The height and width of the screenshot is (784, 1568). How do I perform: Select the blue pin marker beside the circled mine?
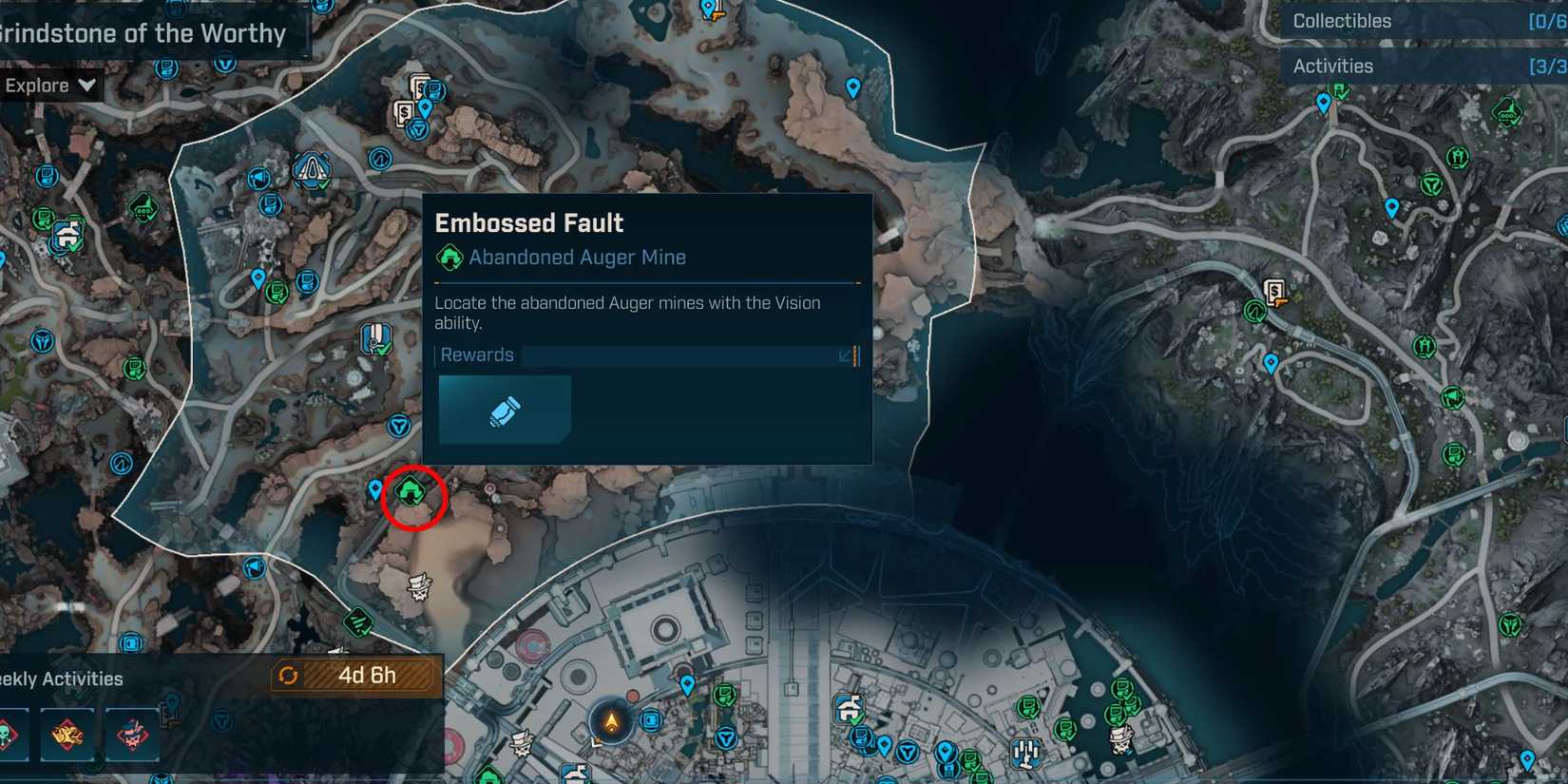(x=374, y=488)
